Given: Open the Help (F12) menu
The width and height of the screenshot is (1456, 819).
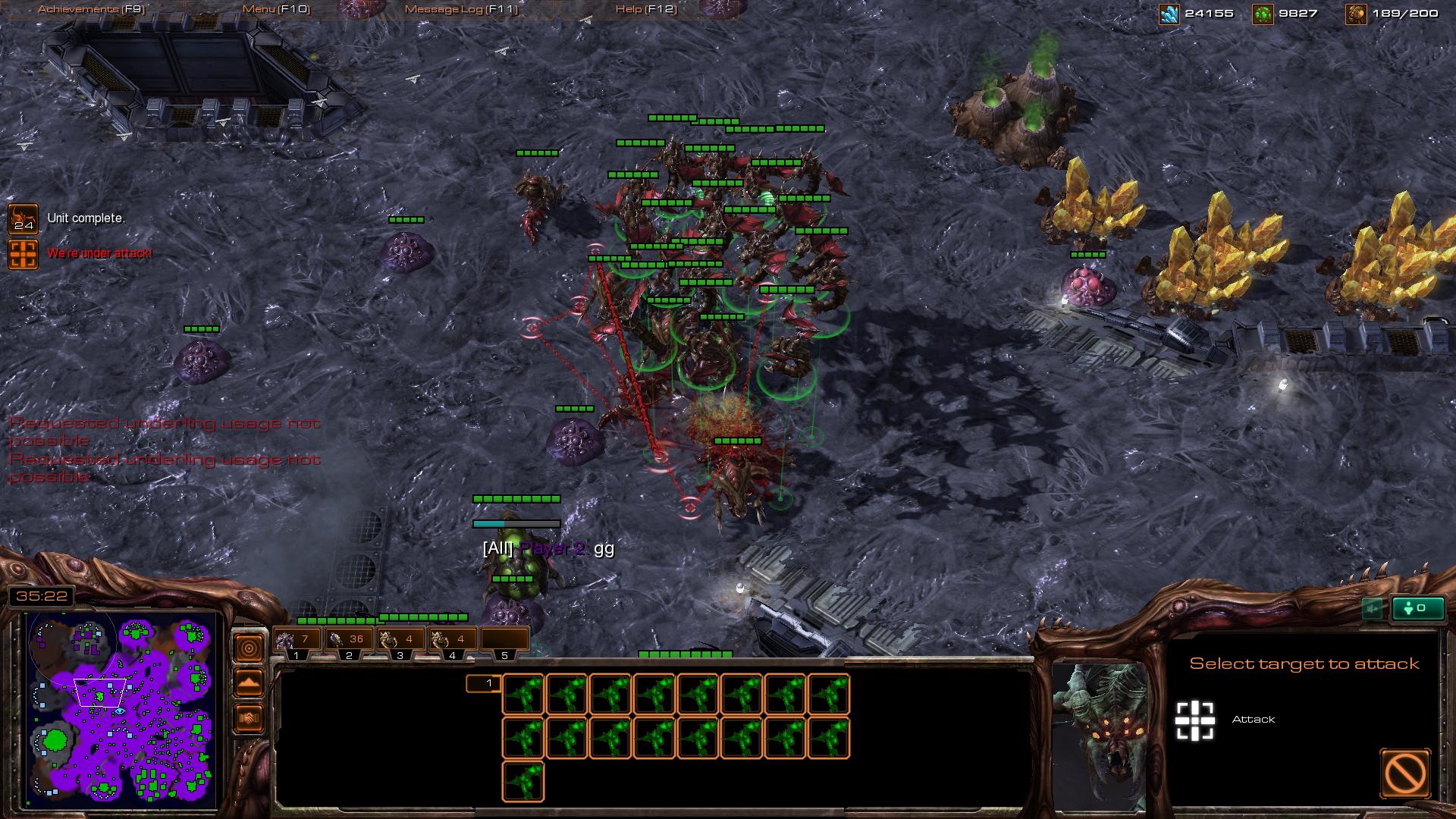Looking at the screenshot, I should (646, 9).
